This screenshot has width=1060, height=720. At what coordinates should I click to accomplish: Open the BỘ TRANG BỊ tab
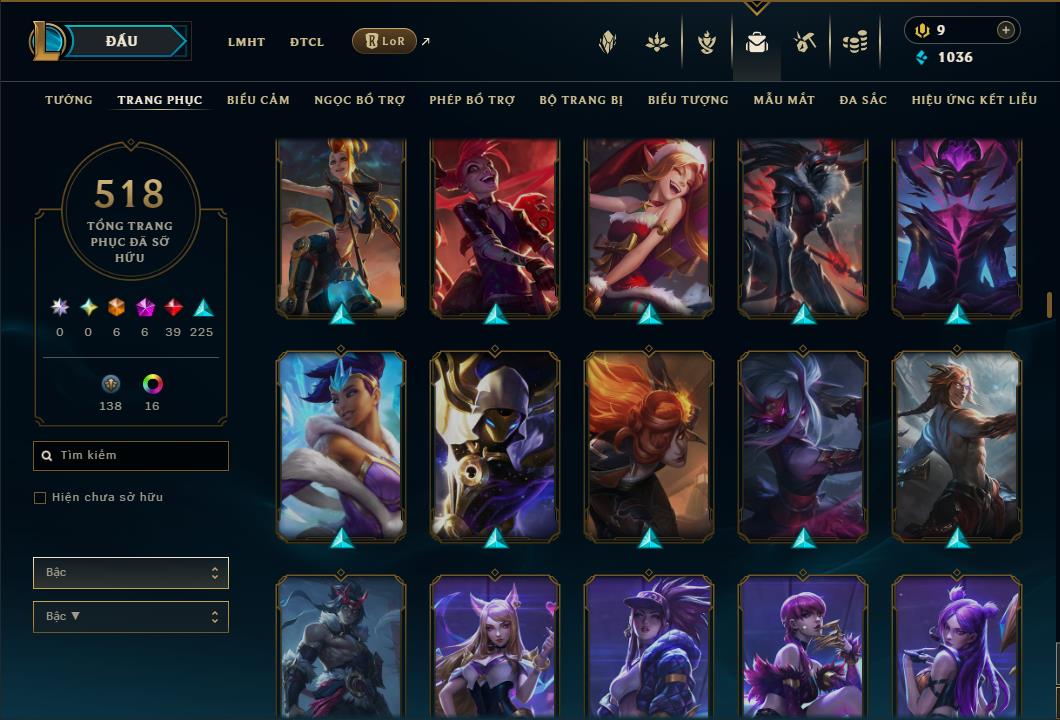(x=581, y=100)
